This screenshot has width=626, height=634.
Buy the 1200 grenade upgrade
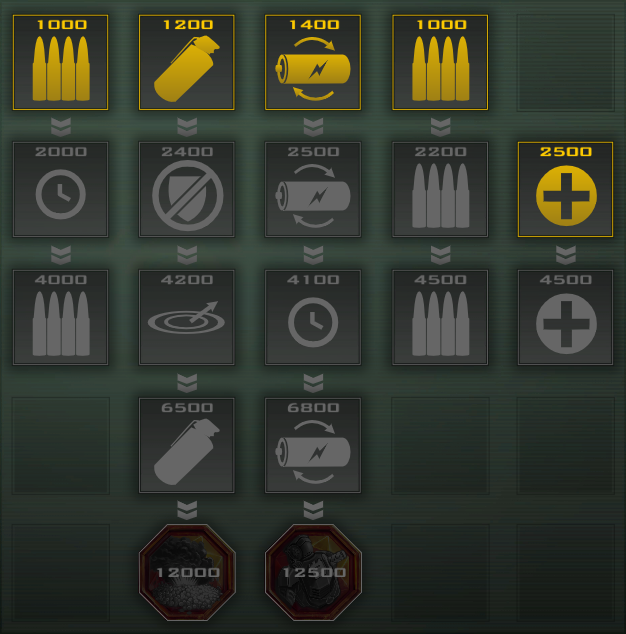pyautogui.click(x=187, y=62)
